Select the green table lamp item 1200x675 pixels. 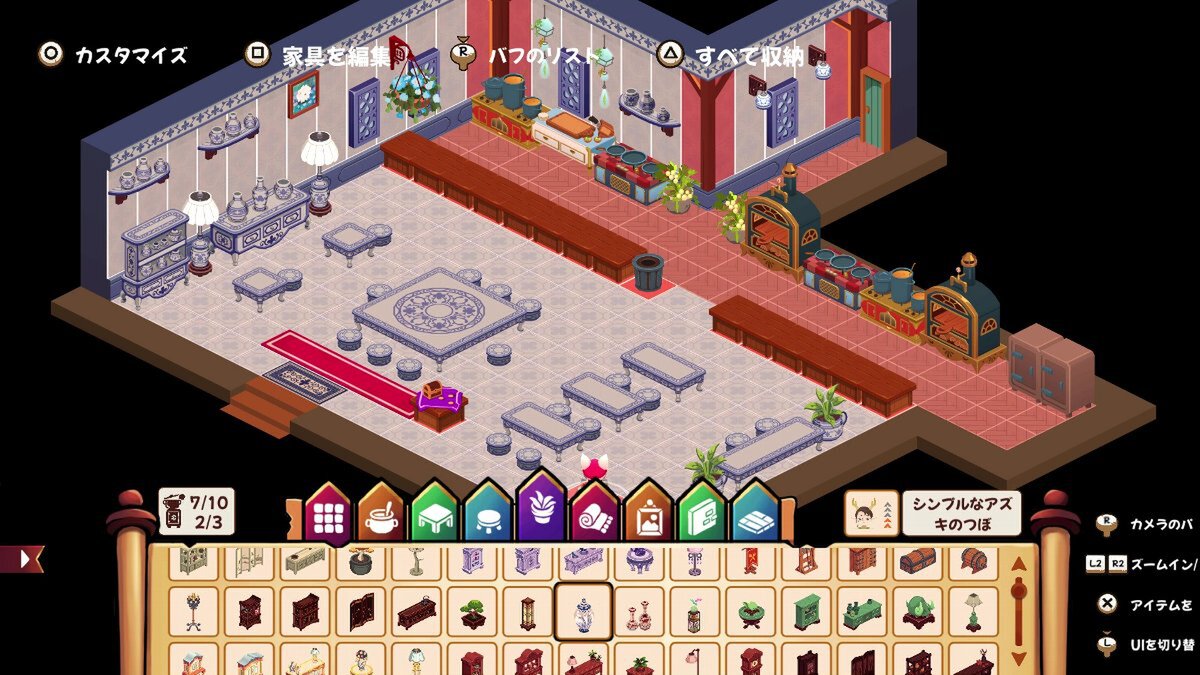click(x=971, y=612)
